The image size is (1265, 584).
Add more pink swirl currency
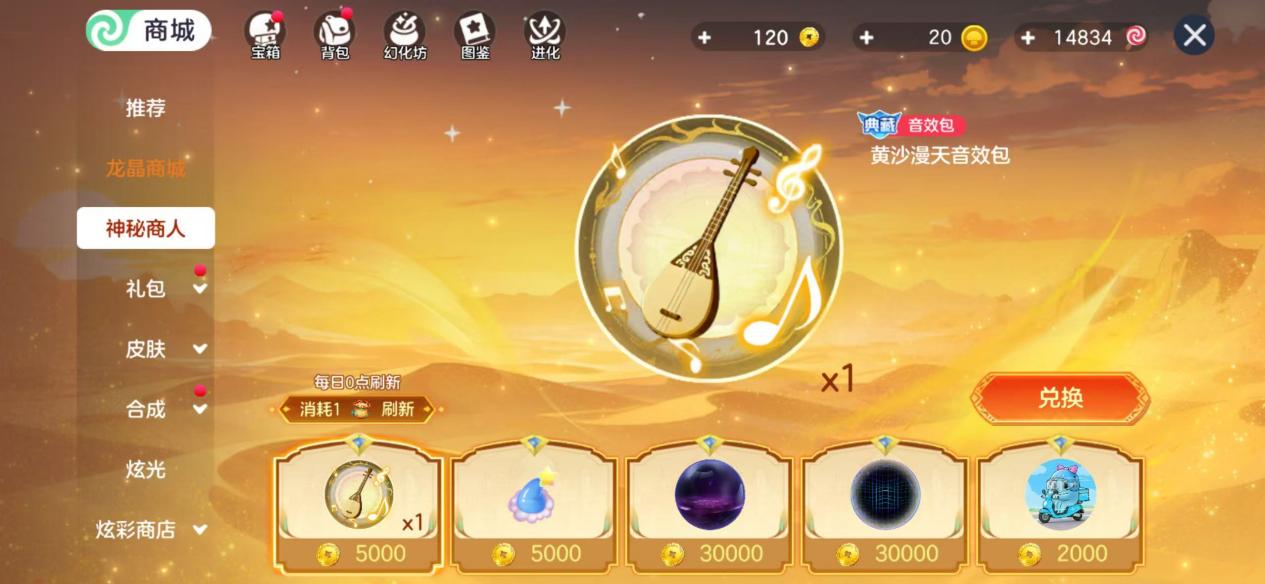(1029, 37)
